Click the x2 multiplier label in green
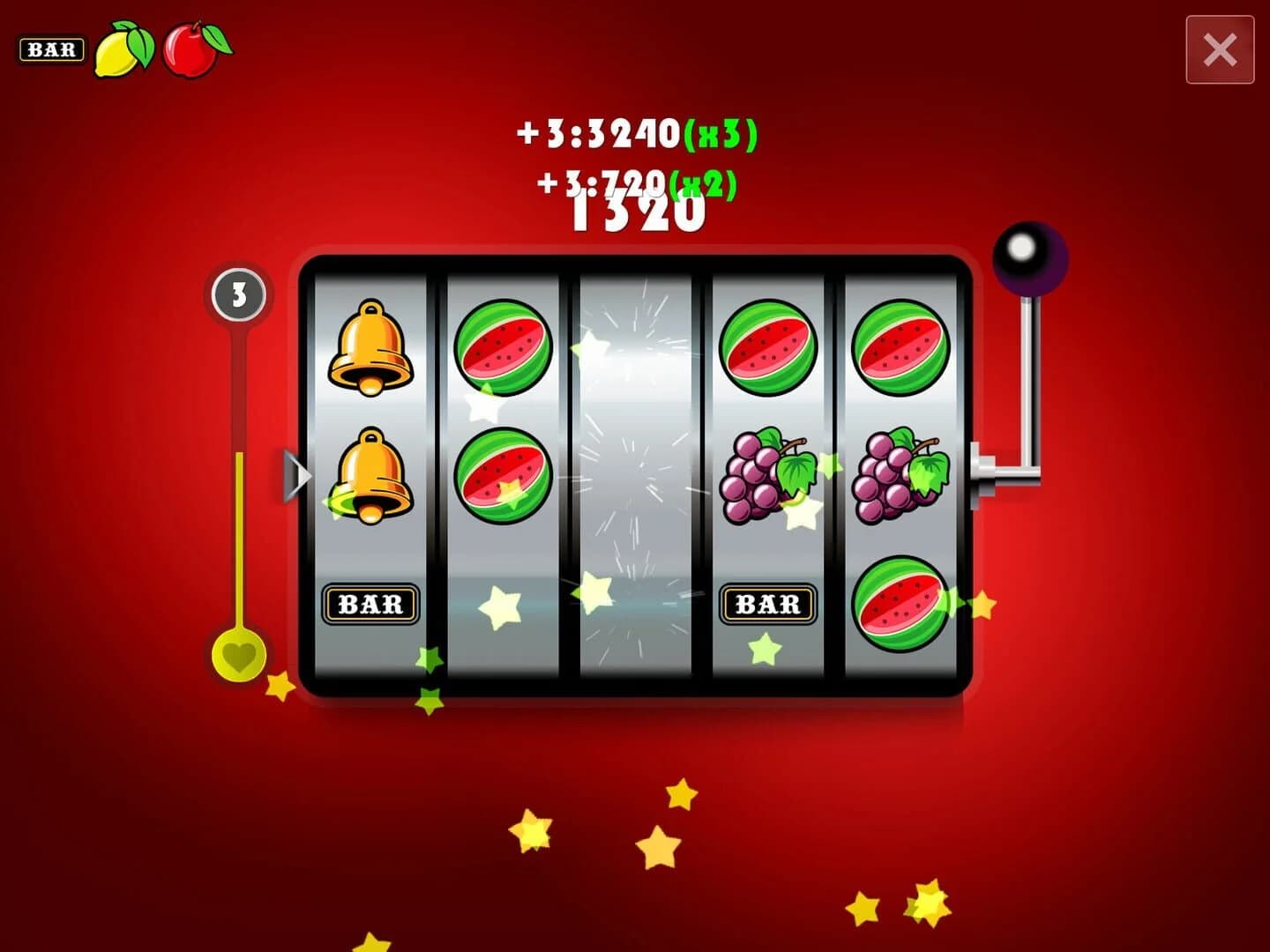This screenshot has height=952, width=1270. tap(705, 182)
